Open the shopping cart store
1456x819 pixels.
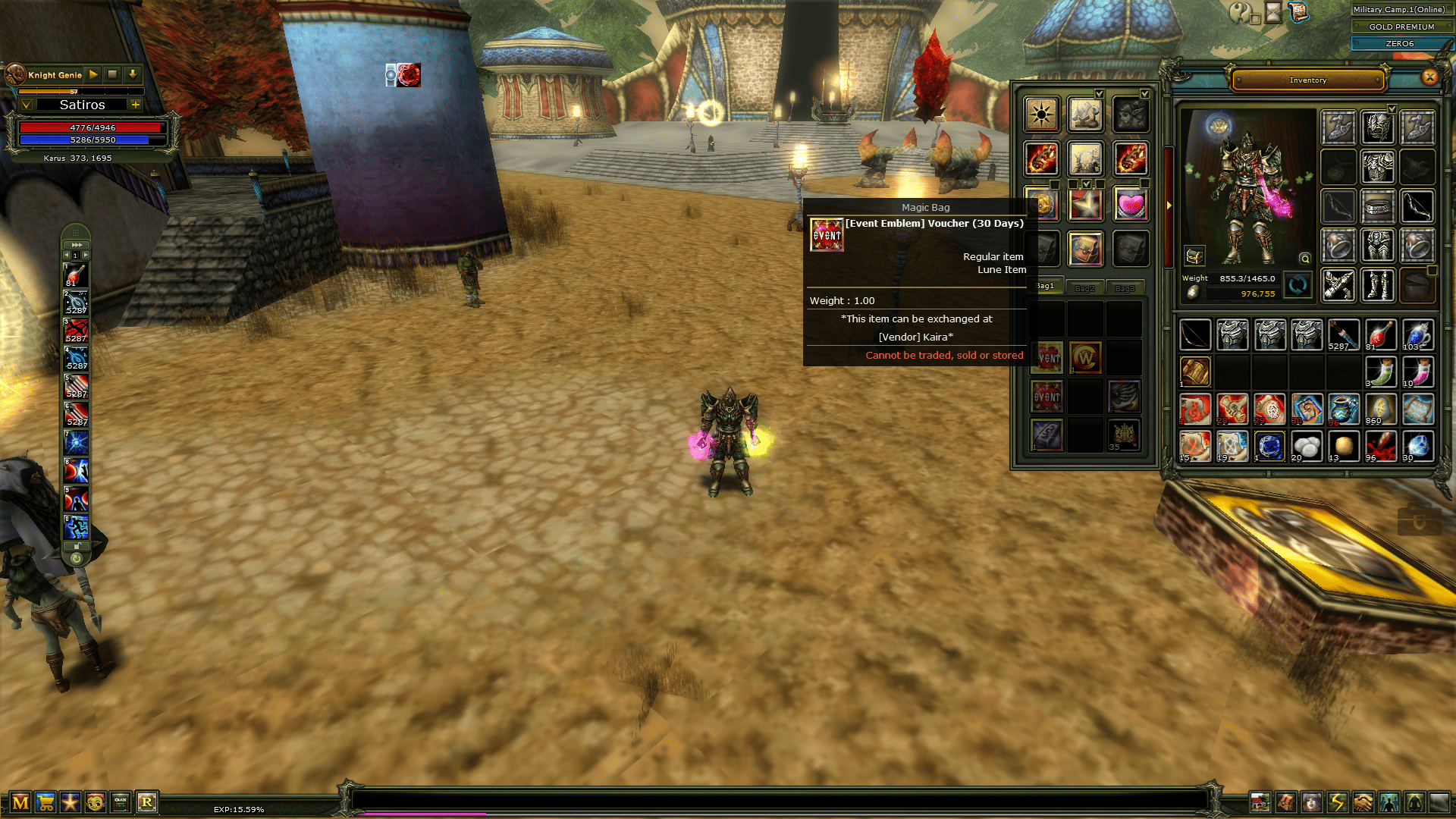(45, 802)
